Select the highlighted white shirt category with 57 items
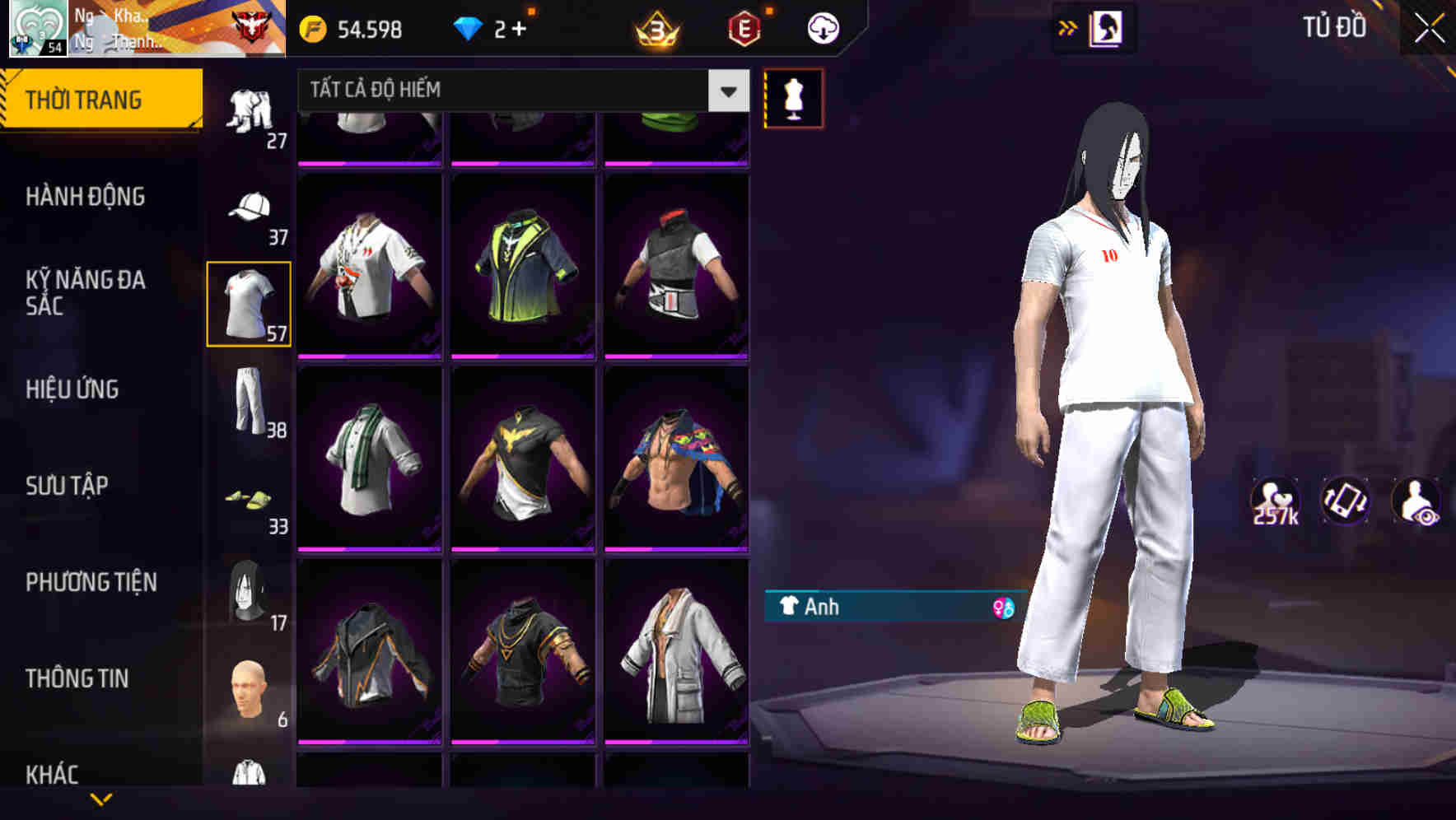This screenshot has height=820, width=1456. [x=249, y=302]
